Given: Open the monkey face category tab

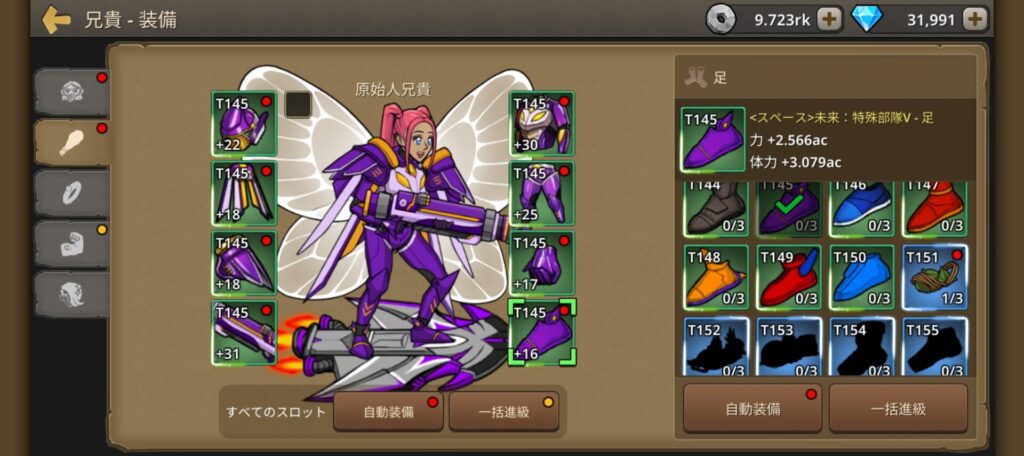Looking at the screenshot, I should pyautogui.click(x=71, y=92).
